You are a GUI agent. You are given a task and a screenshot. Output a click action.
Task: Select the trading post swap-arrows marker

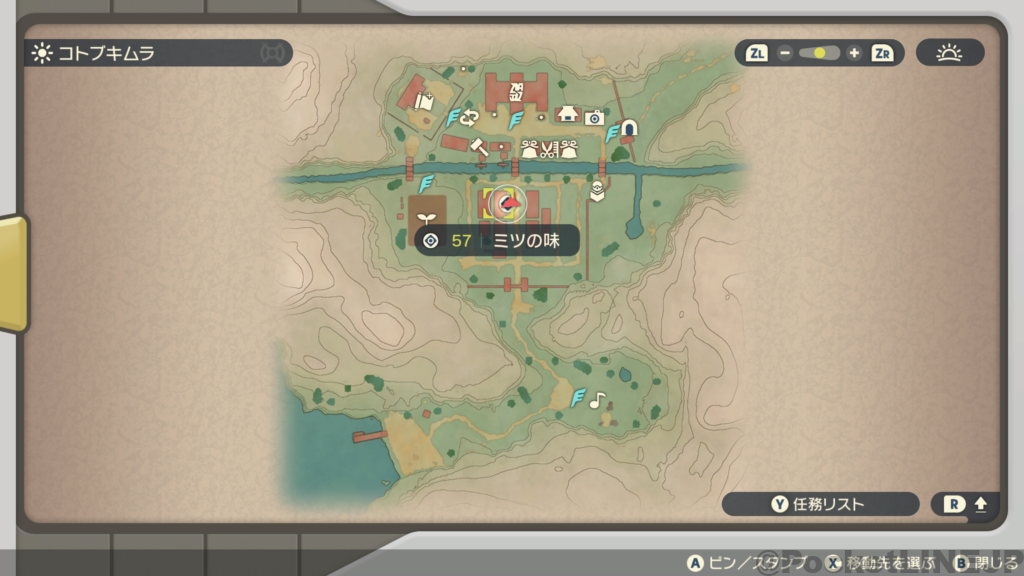tap(469, 117)
